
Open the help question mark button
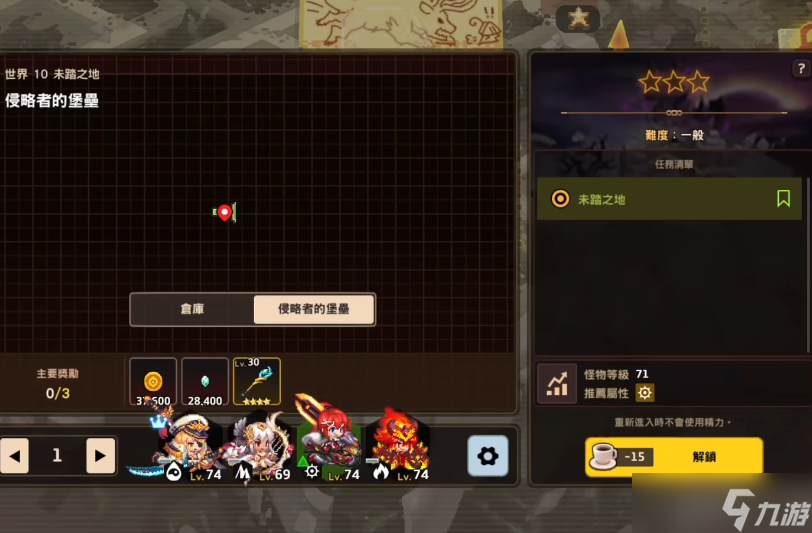point(801,69)
